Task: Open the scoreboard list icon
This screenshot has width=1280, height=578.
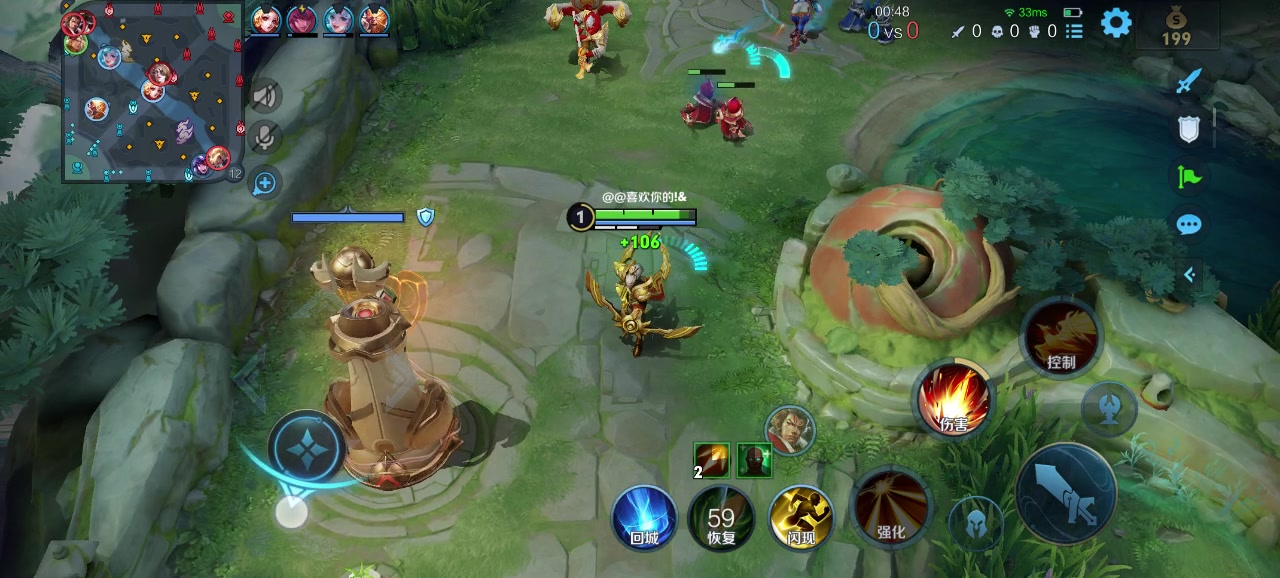Action: click(x=1074, y=32)
